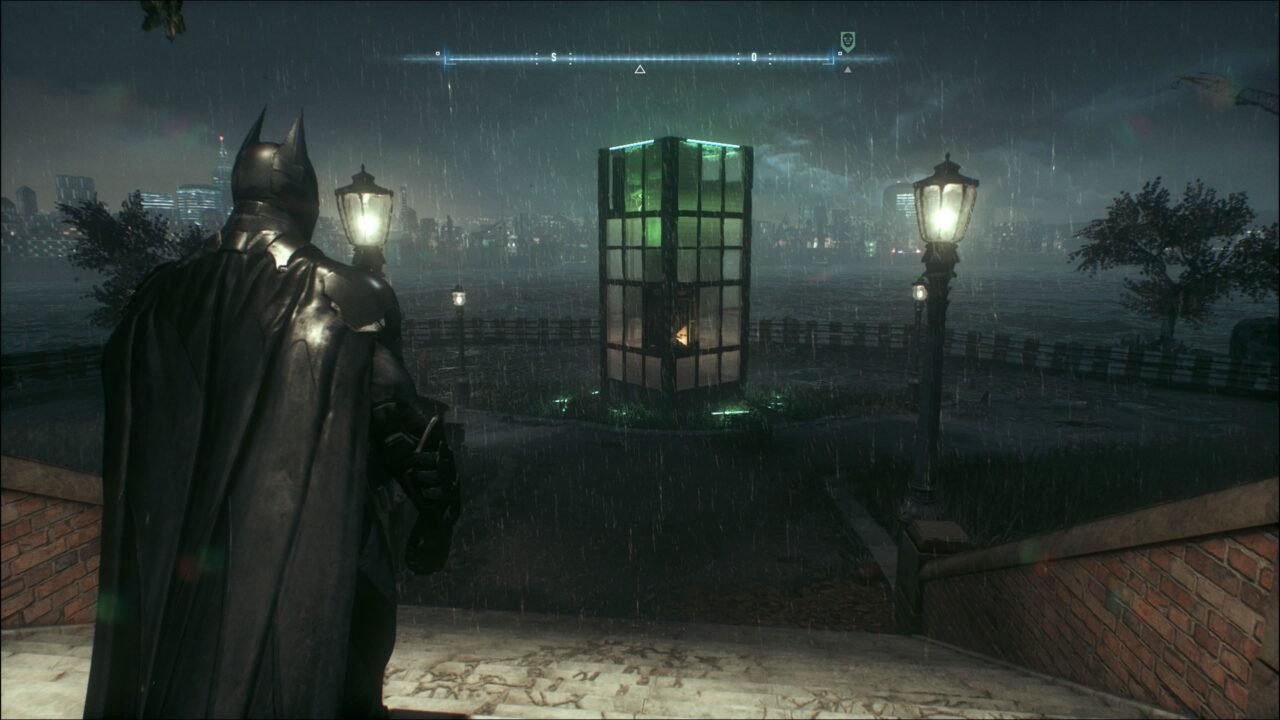1280x720 pixels.
Task: Select the white triangle objective marker below the compass
Action: pos(639,68)
